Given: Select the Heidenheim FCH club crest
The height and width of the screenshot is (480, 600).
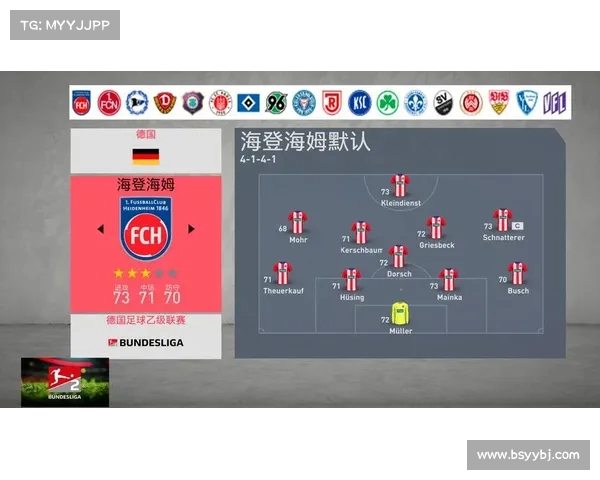Looking at the screenshot, I should click(x=146, y=229).
